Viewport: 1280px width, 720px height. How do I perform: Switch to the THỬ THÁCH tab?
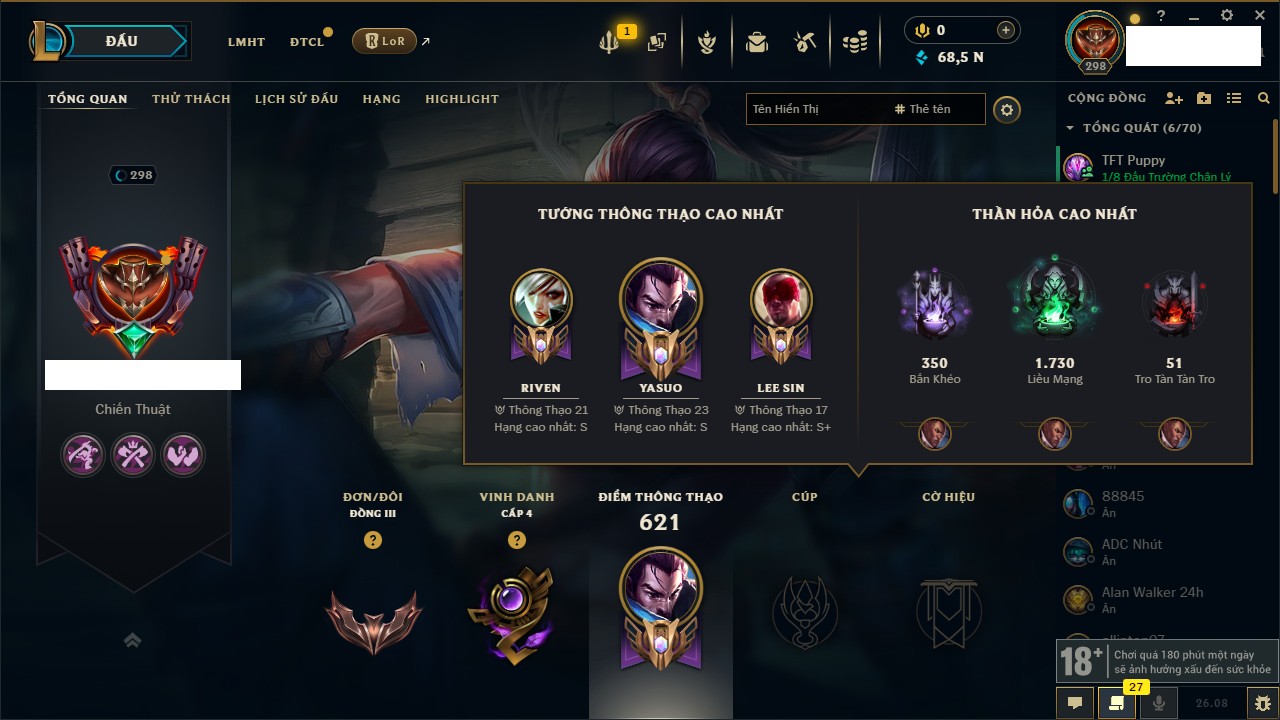pyautogui.click(x=191, y=99)
